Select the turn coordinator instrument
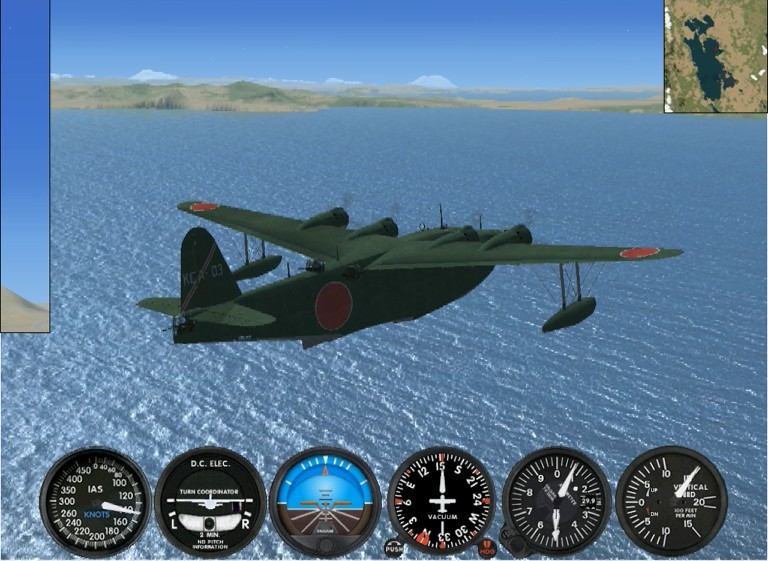This screenshot has height=561, width=768. pyautogui.click(x=210, y=501)
